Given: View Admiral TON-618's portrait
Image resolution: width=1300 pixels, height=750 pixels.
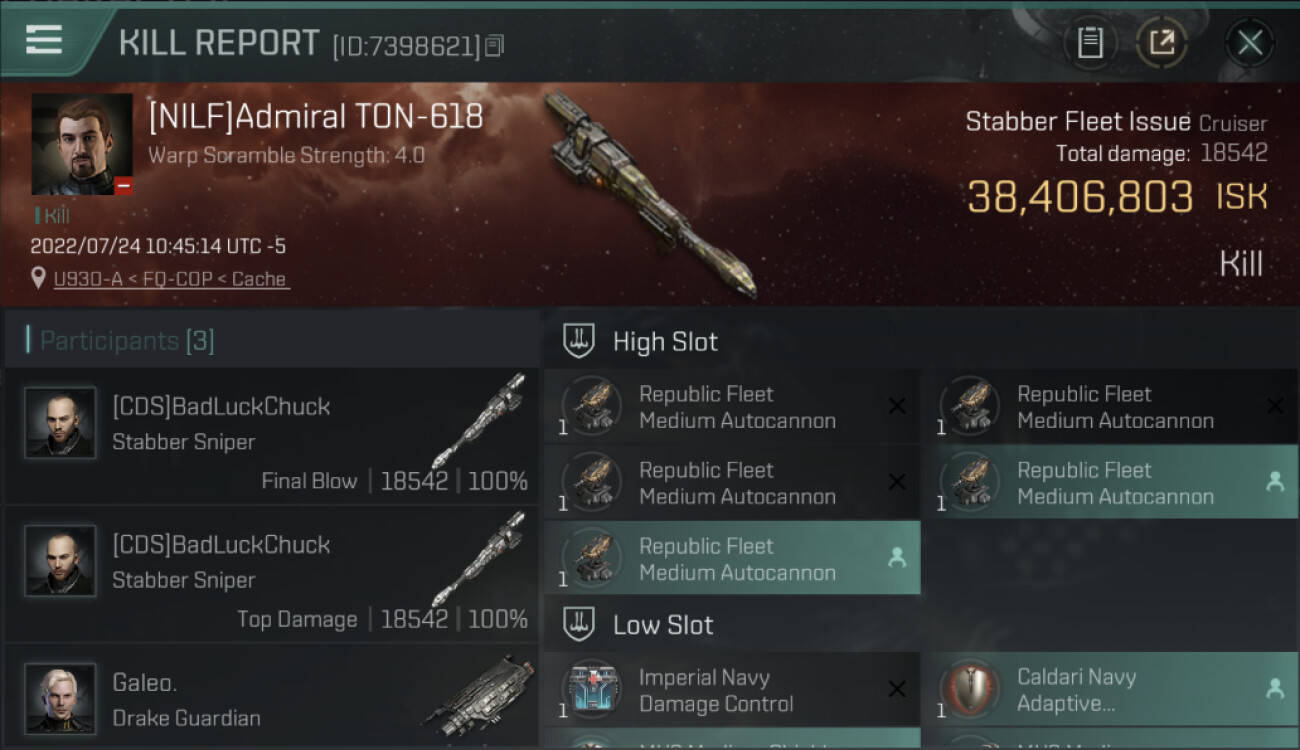Looking at the screenshot, I should click(82, 144).
